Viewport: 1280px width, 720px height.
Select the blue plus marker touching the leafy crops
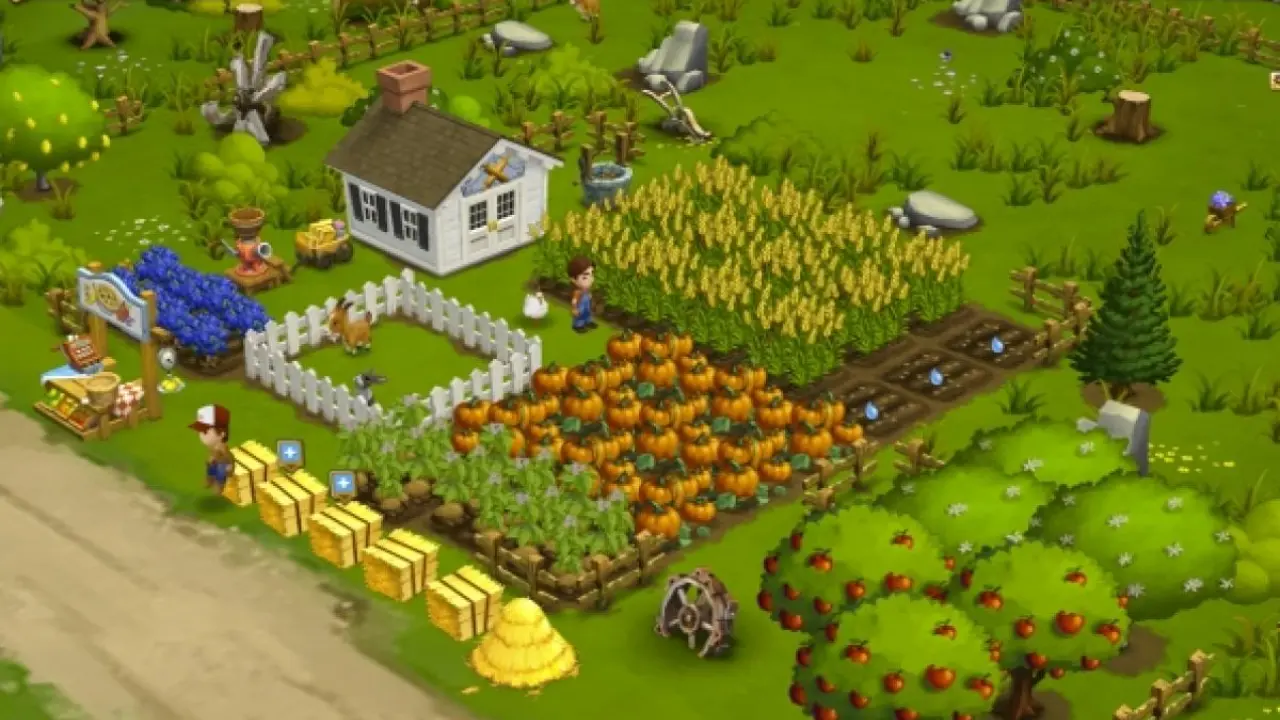coord(343,484)
